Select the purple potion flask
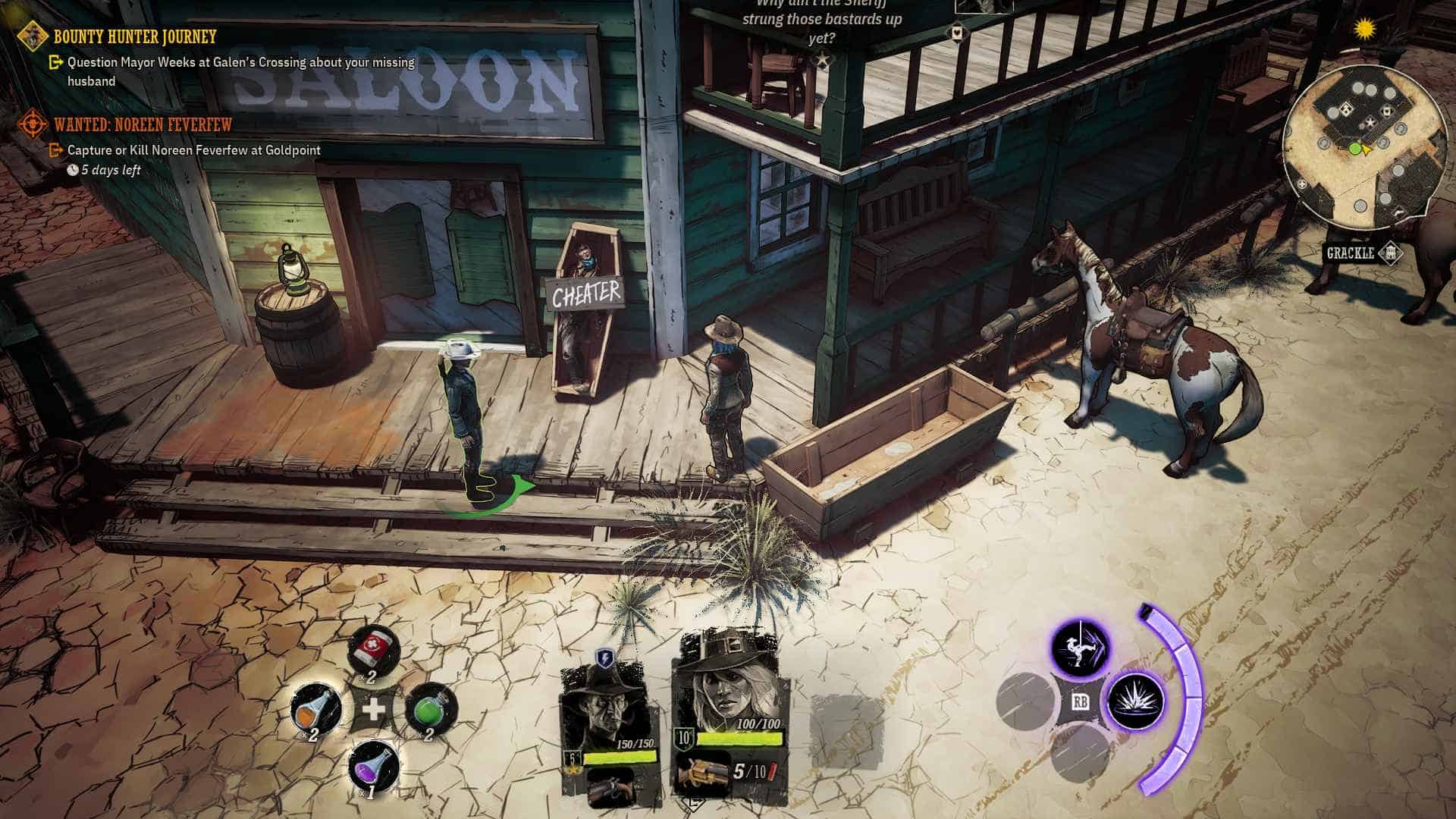The width and height of the screenshot is (1456, 819). 373,765
